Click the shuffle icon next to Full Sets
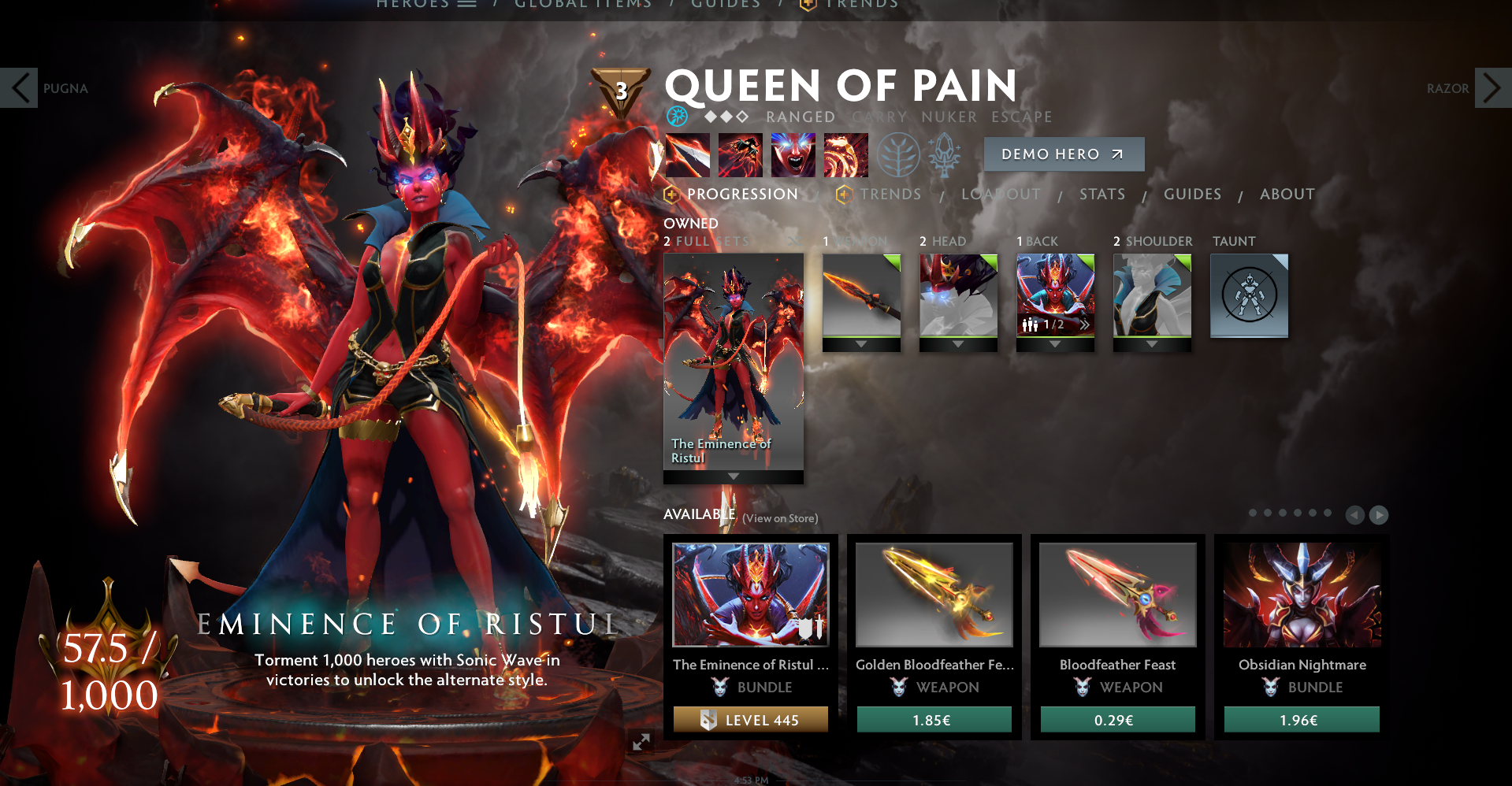The image size is (1512, 786). coord(793,241)
